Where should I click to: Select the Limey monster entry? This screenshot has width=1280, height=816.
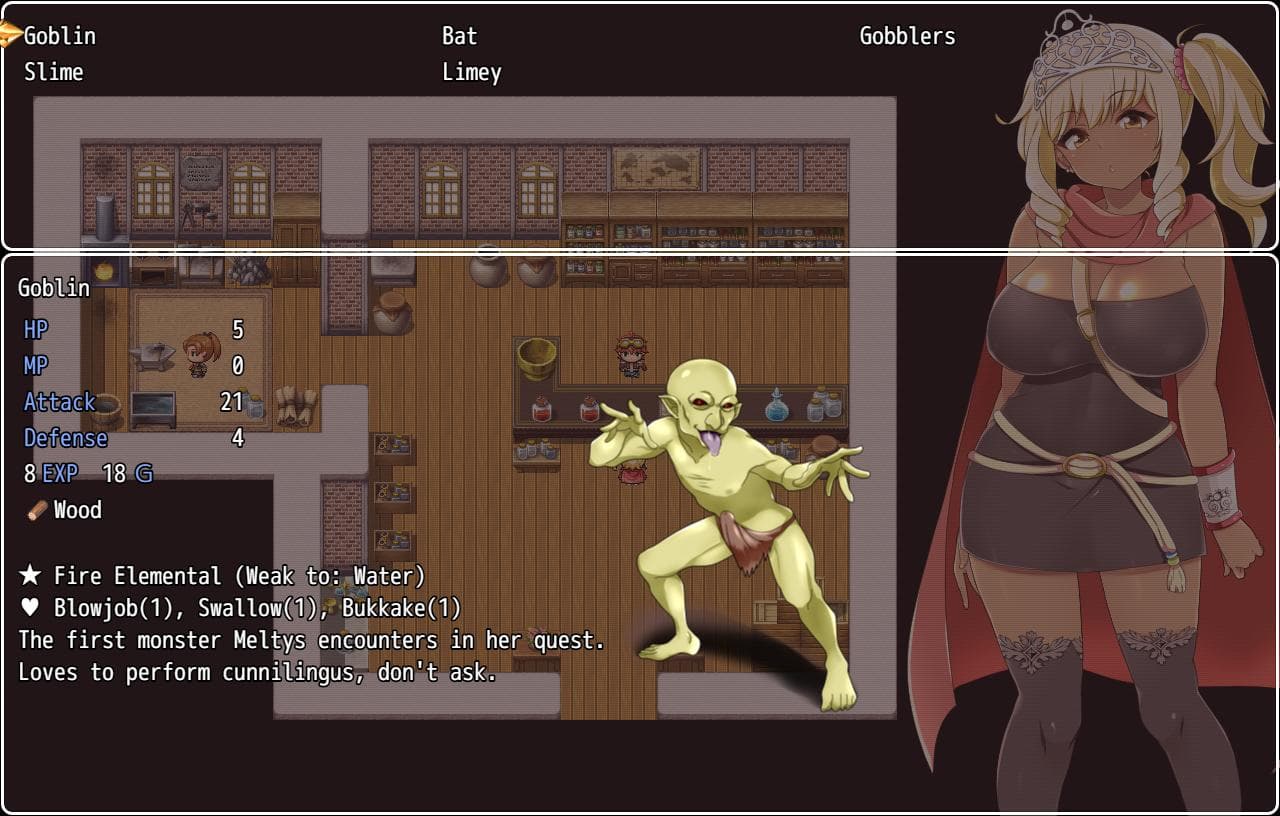(472, 72)
